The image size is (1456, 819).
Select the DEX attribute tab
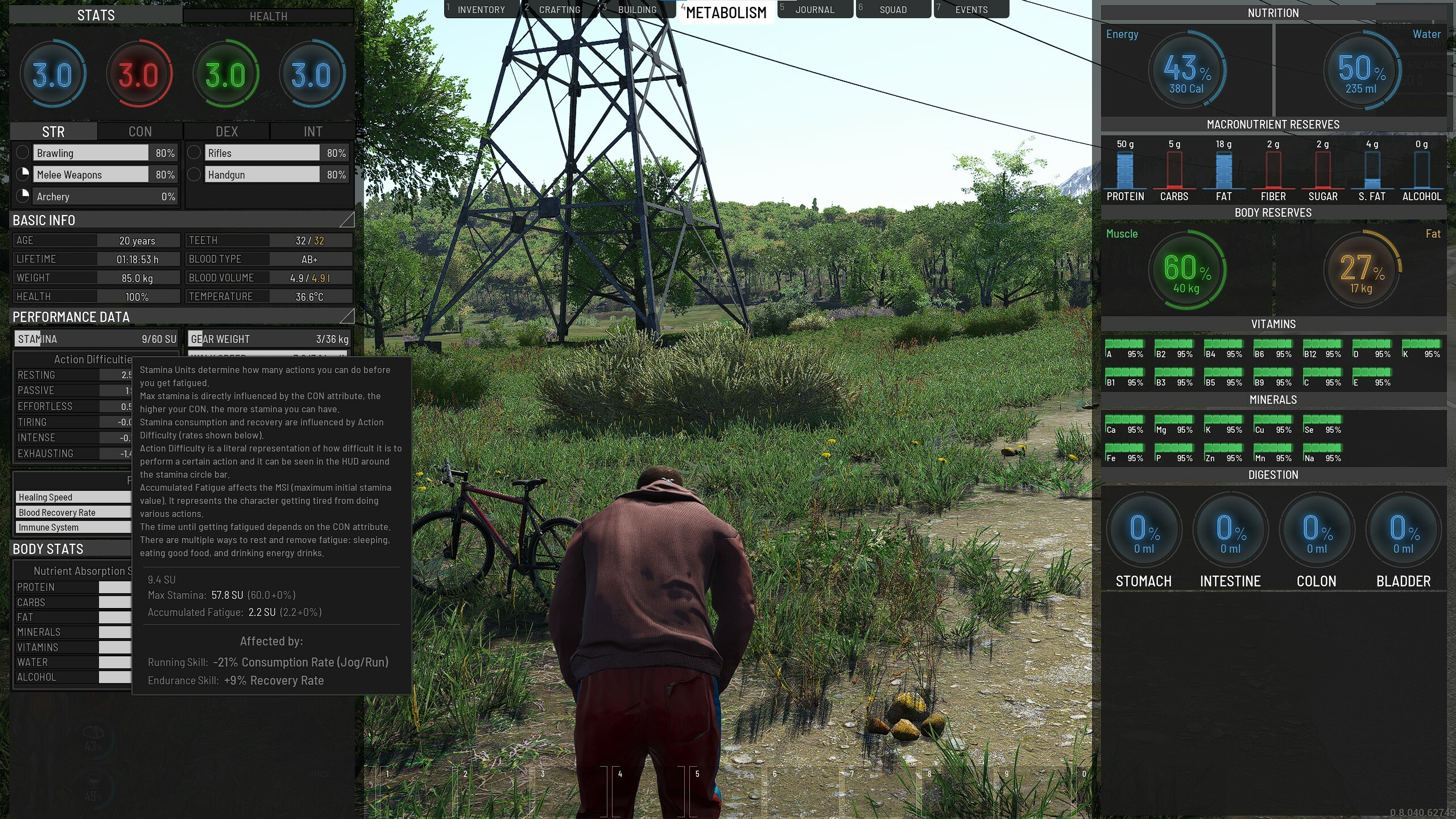(x=226, y=131)
